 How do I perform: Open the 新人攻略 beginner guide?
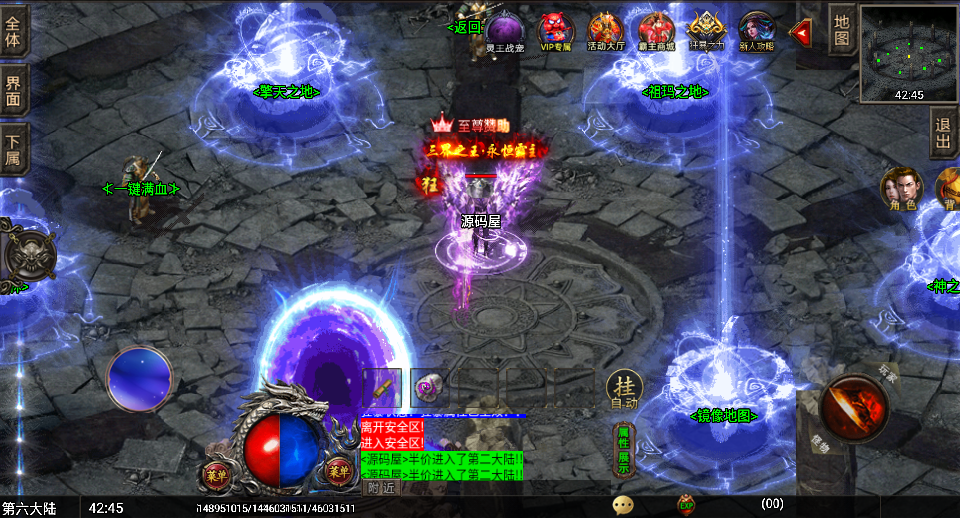(x=756, y=30)
